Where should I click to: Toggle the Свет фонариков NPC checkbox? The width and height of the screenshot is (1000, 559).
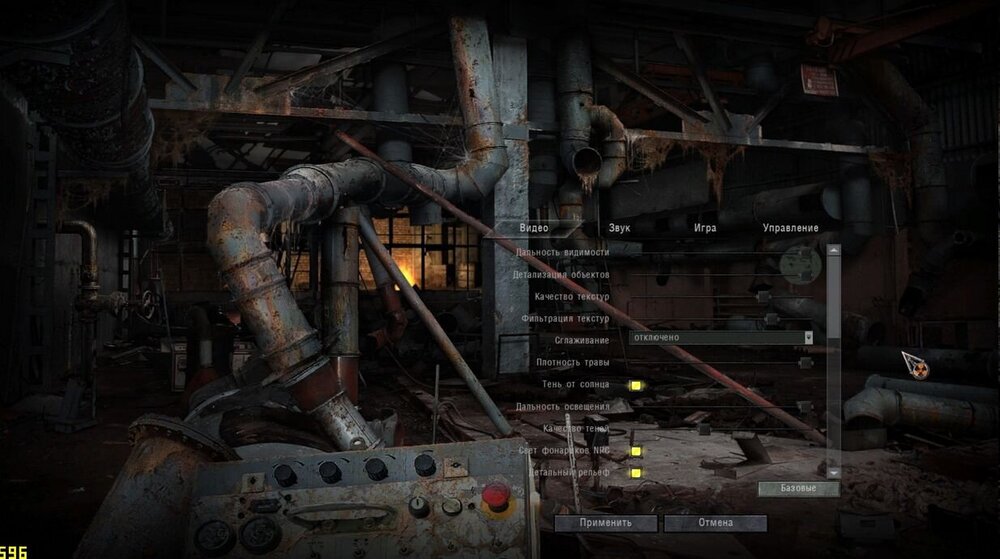coord(634,451)
